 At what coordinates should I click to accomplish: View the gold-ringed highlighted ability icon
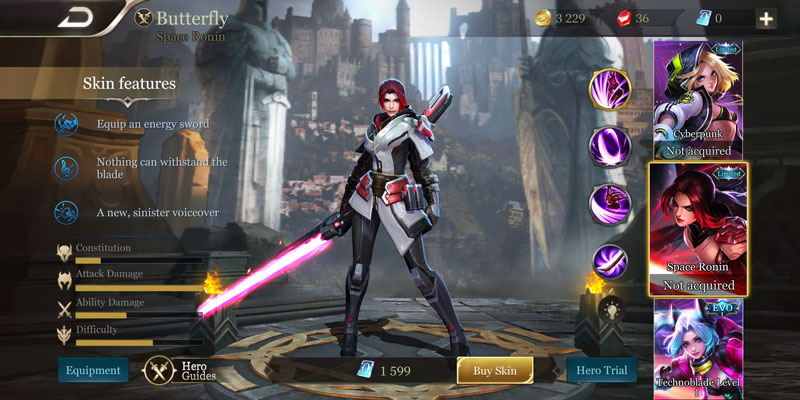click(608, 88)
